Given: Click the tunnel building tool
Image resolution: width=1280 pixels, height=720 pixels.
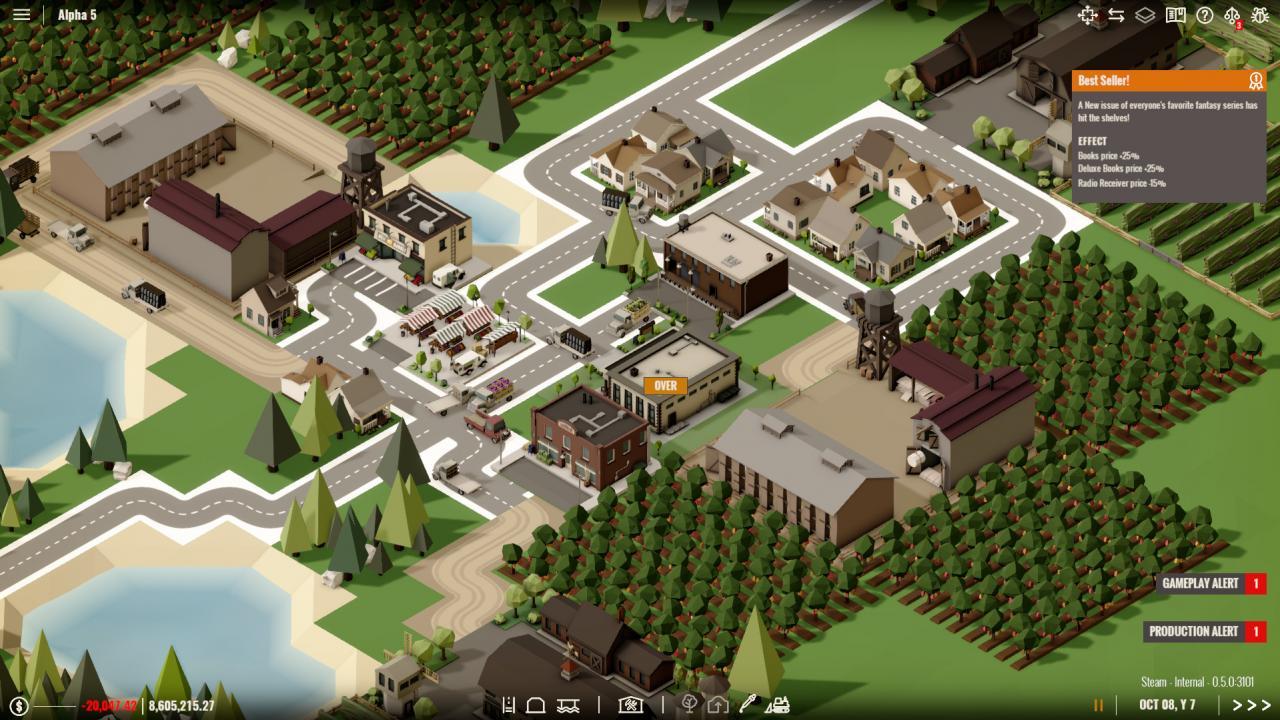Looking at the screenshot, I should 536,703.
